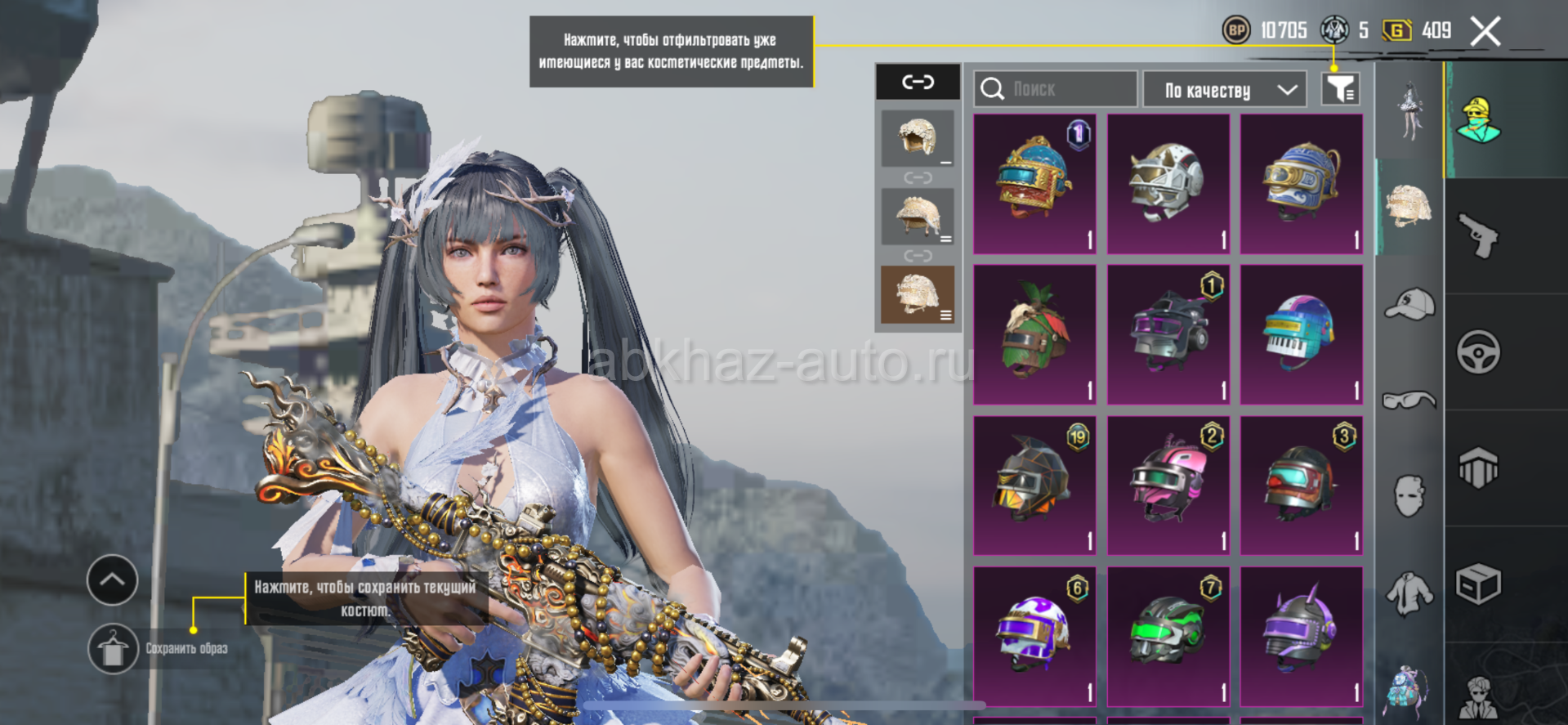Toggle the owned cosmetics filter funnel
Viewport: 1568px width, 725px height.
tap(1340, 89)
